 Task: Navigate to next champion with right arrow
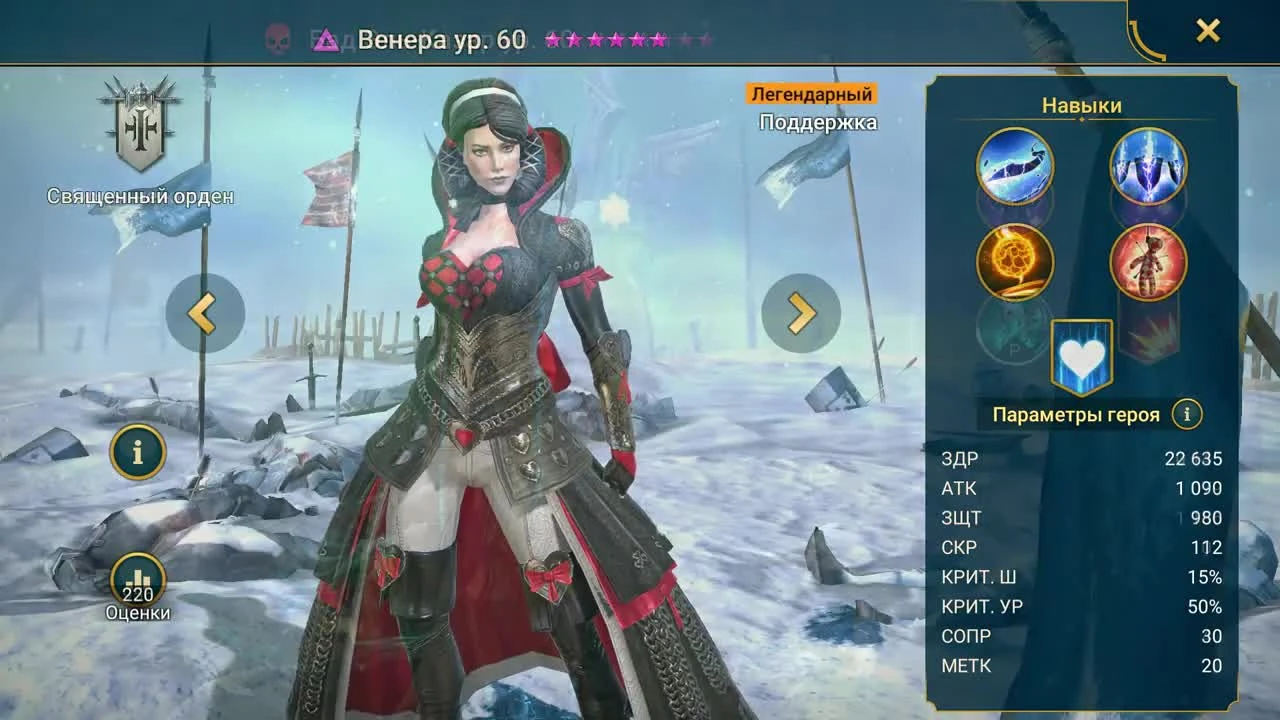[x=798, y=312]
